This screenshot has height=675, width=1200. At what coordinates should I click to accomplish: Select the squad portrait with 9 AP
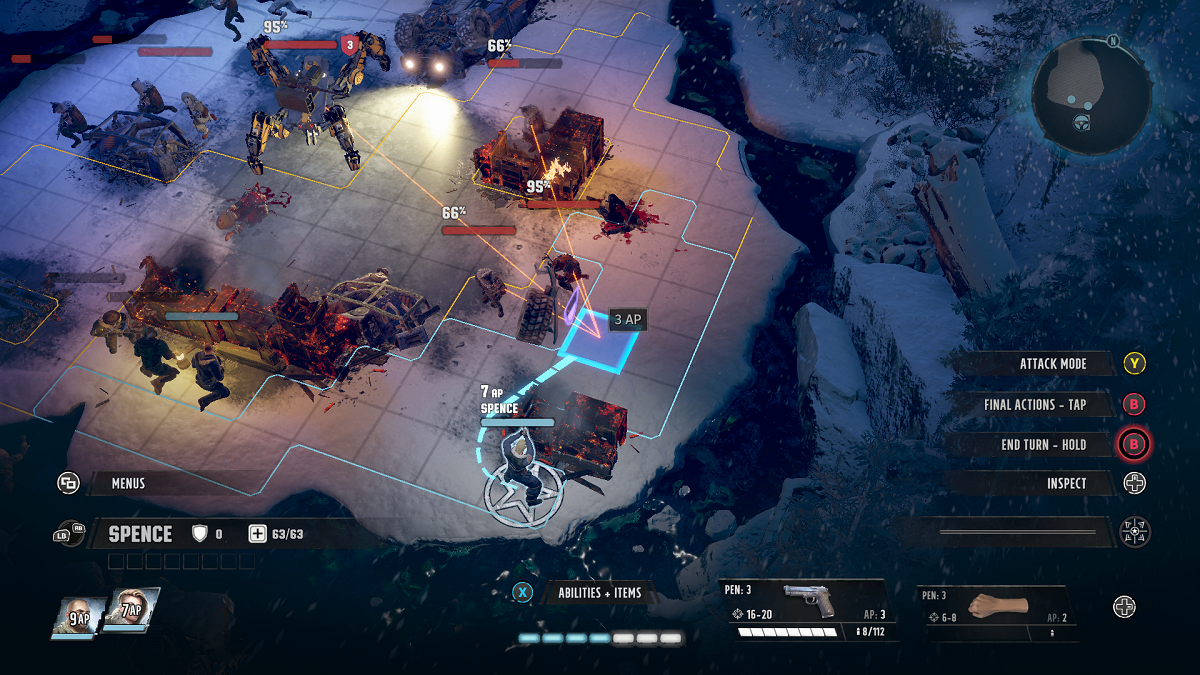coord(78,613)
